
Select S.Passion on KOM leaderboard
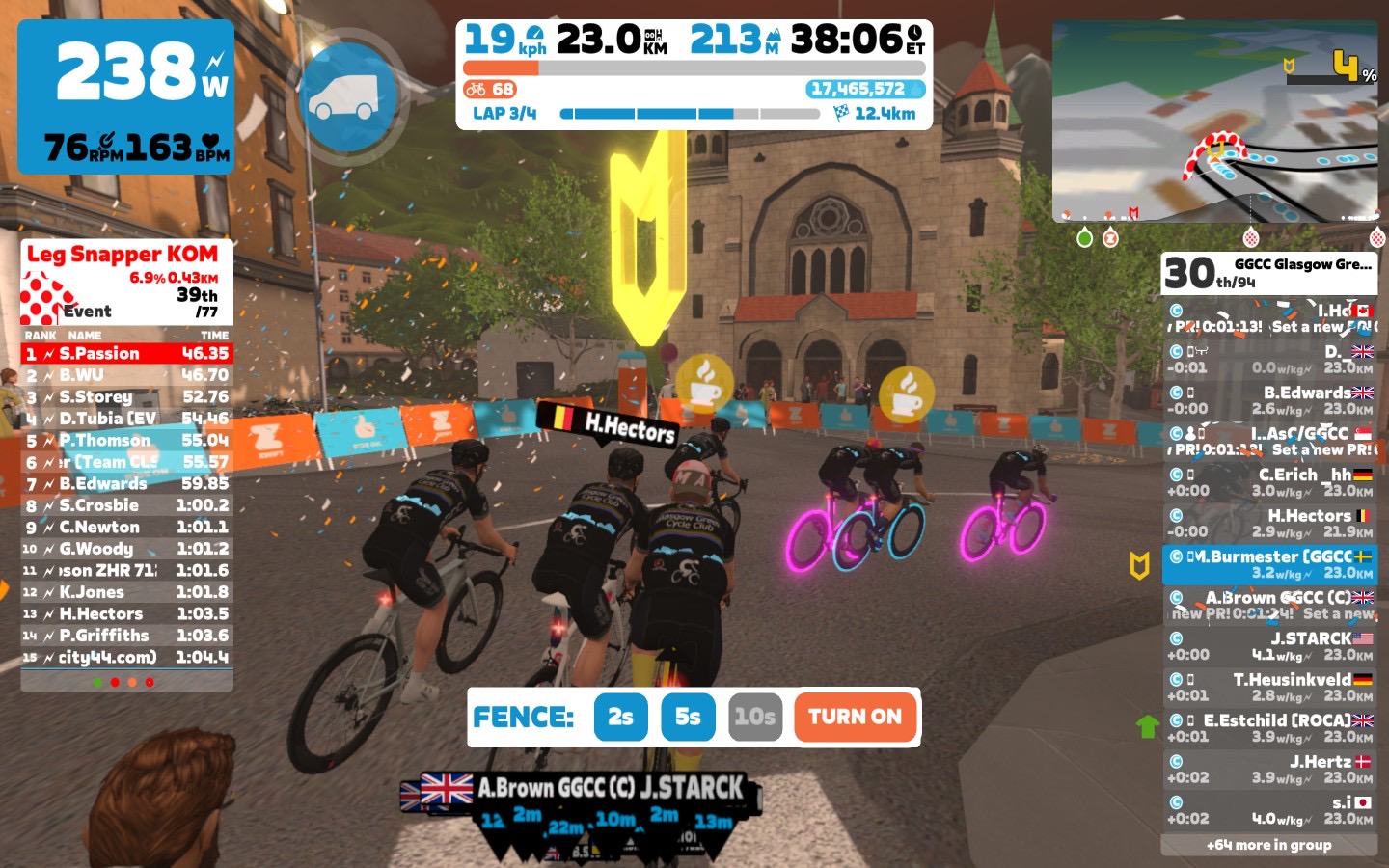[x=126, y=354]
